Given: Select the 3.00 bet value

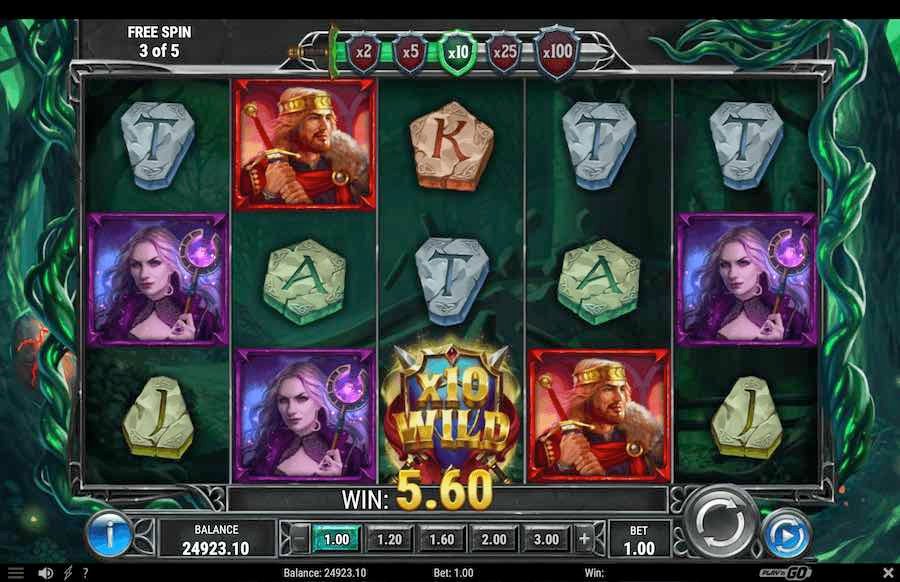Looking at the screenshot, I should click(x=545, y=539).
